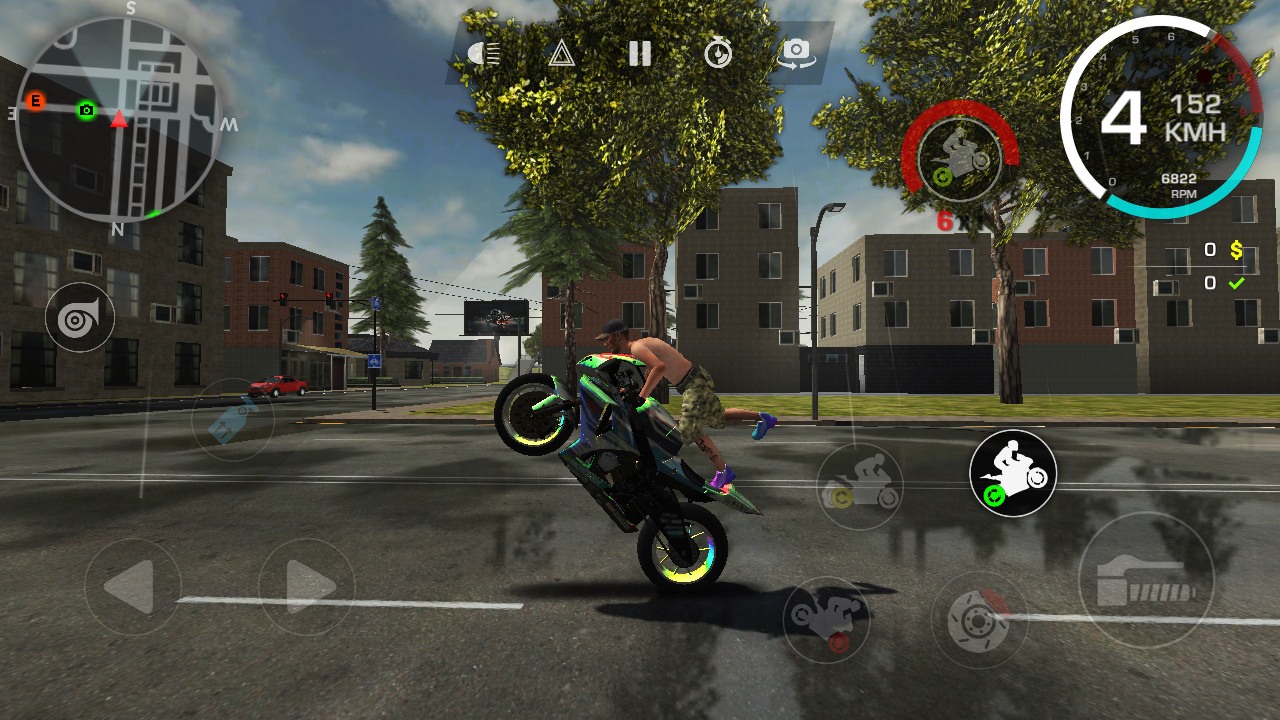Tap the red wheelie timer gauge
The width and height of the screenshot is (1280, 720).
pyautogui.click(x=953, y=160)
